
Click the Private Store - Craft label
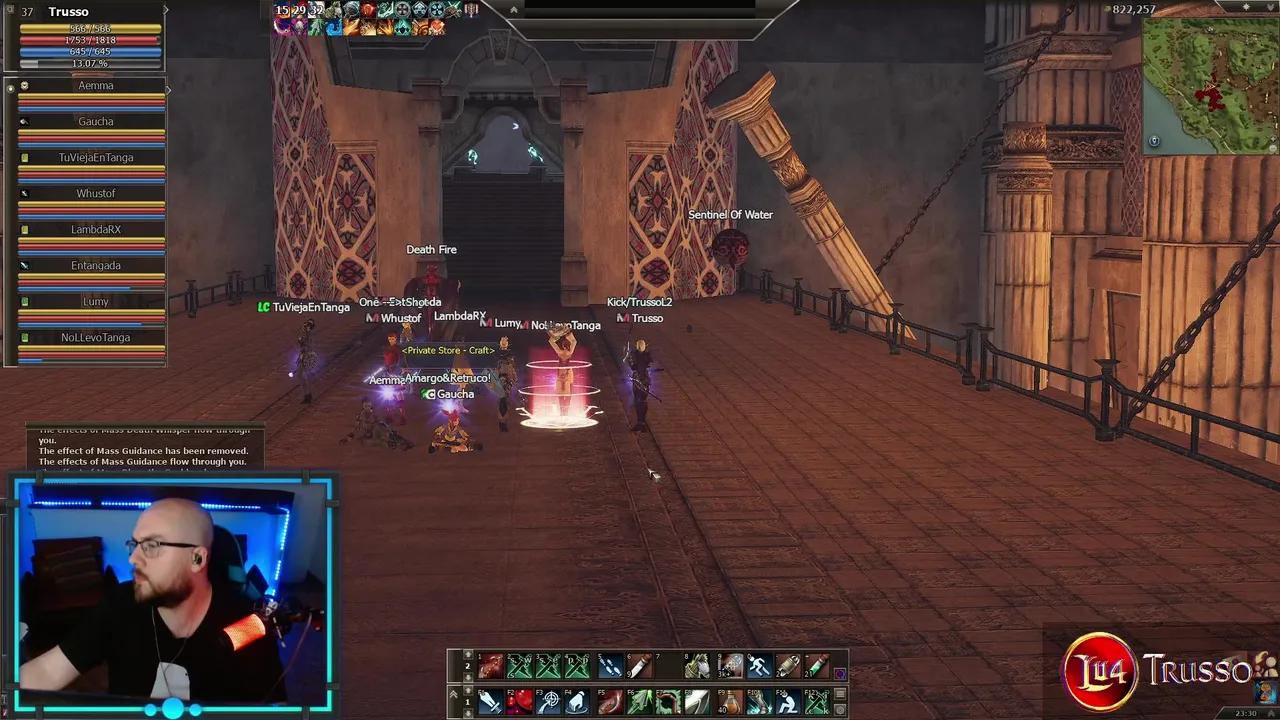(x=448, y=350)
